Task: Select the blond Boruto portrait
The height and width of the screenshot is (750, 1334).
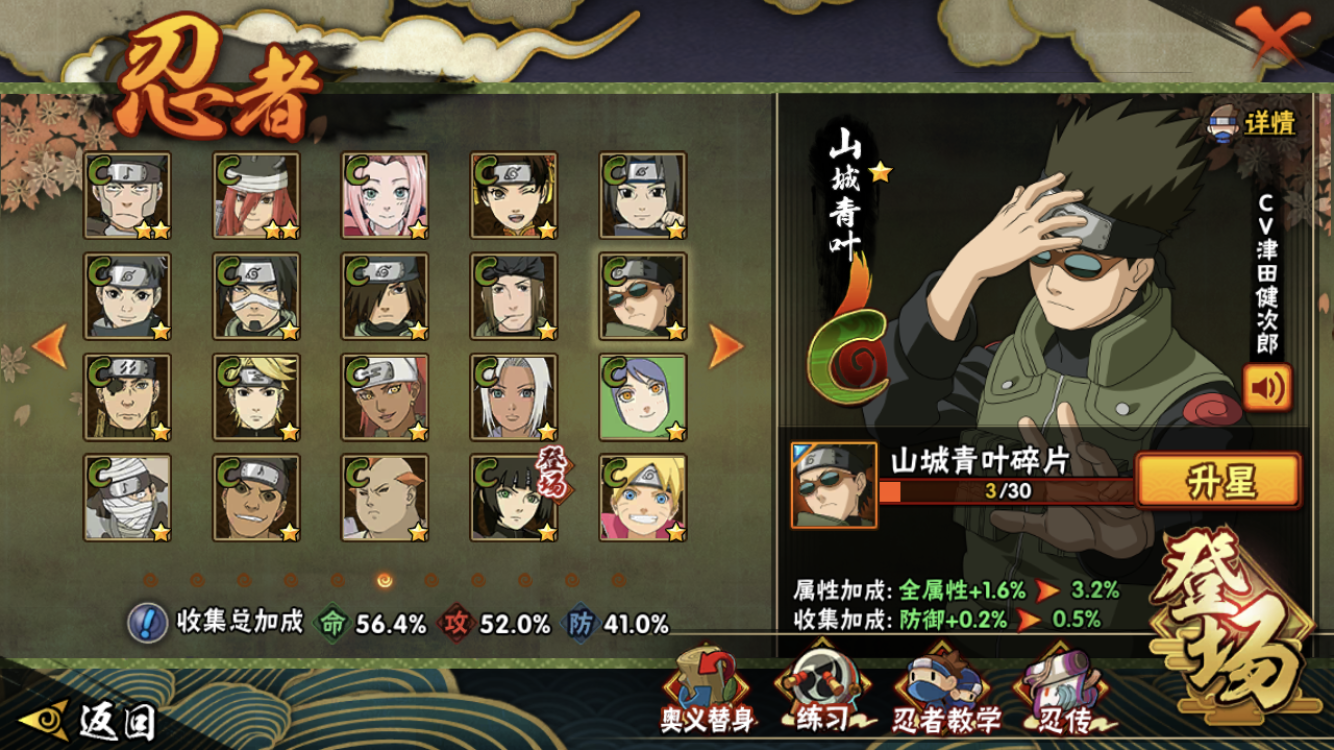Action: click(x=642, y=498)
